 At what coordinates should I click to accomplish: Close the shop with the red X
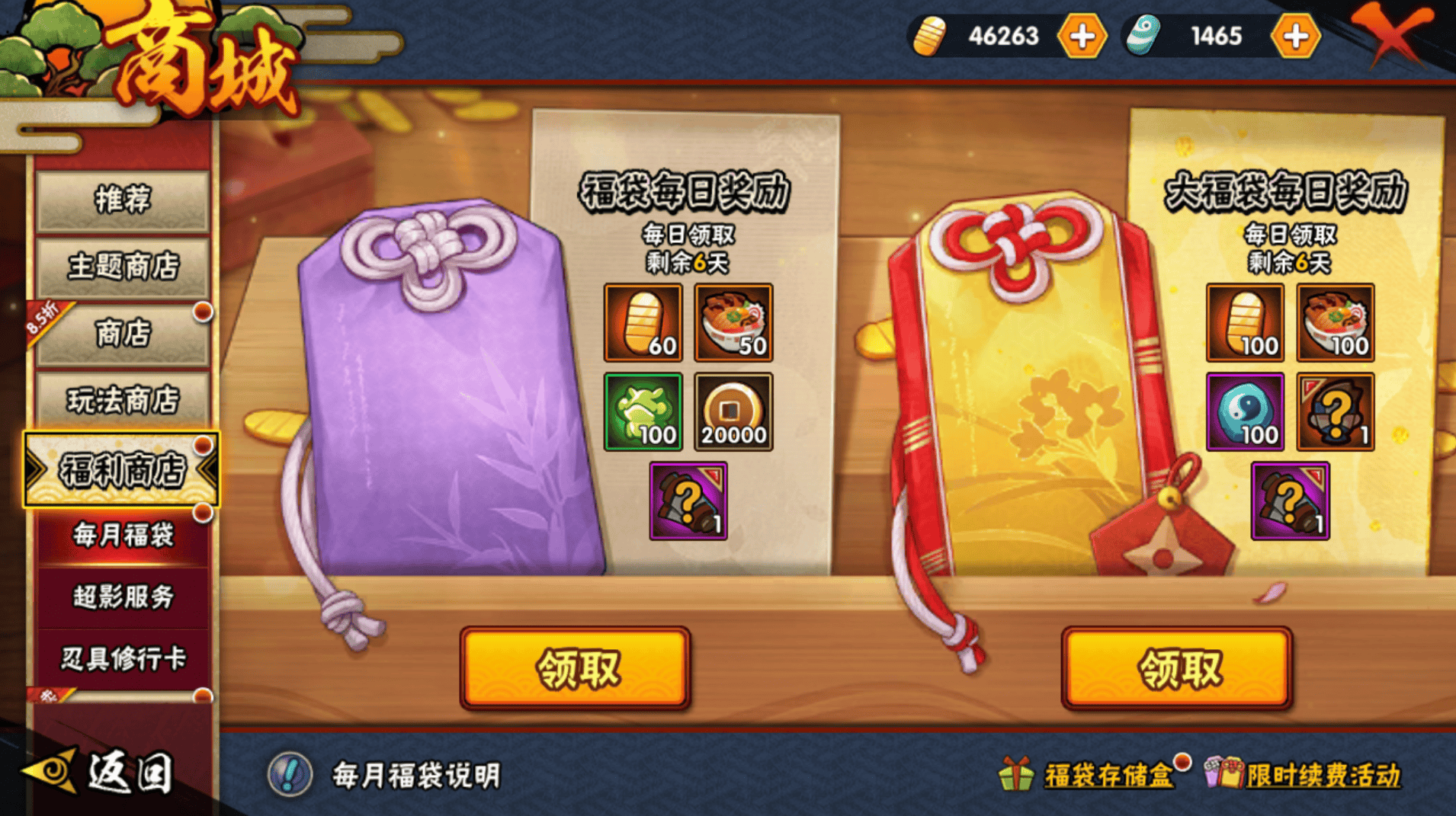coord(1393,32)
